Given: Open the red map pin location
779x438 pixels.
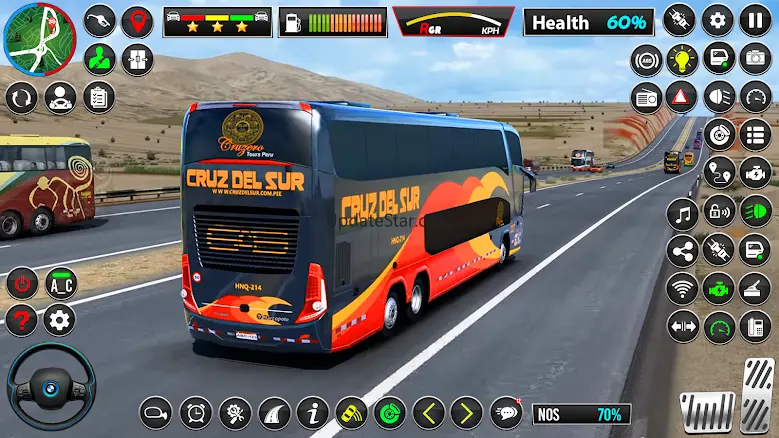Looking at the screenshot, I should pos(137,21).
